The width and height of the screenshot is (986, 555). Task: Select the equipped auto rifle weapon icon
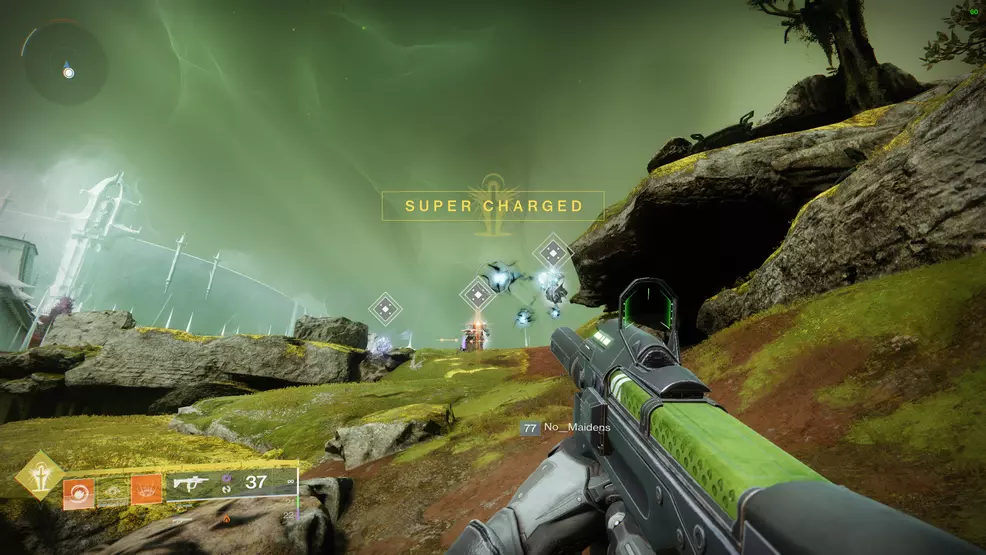pos(190,483)
